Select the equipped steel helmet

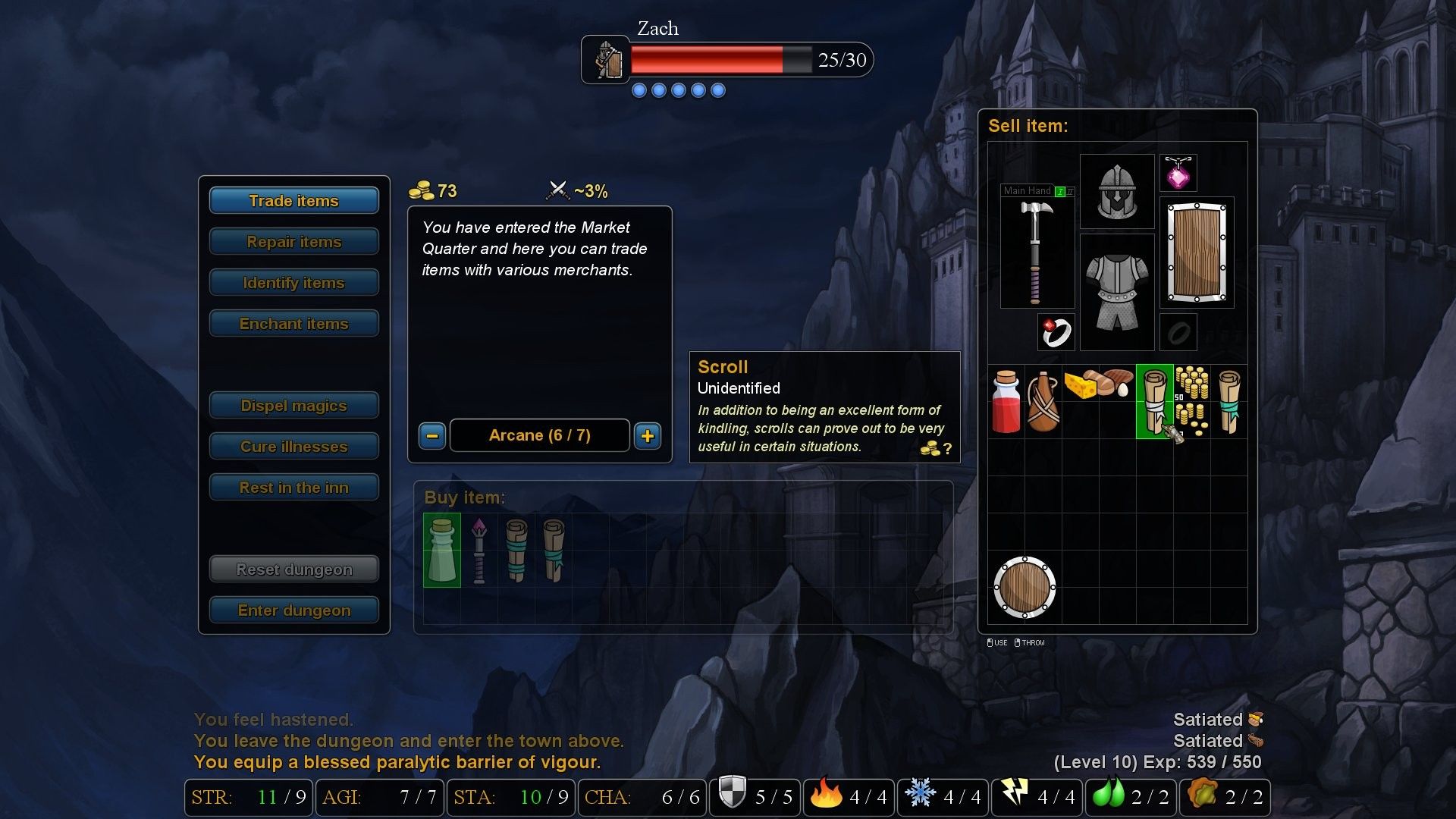point(1117,192)
